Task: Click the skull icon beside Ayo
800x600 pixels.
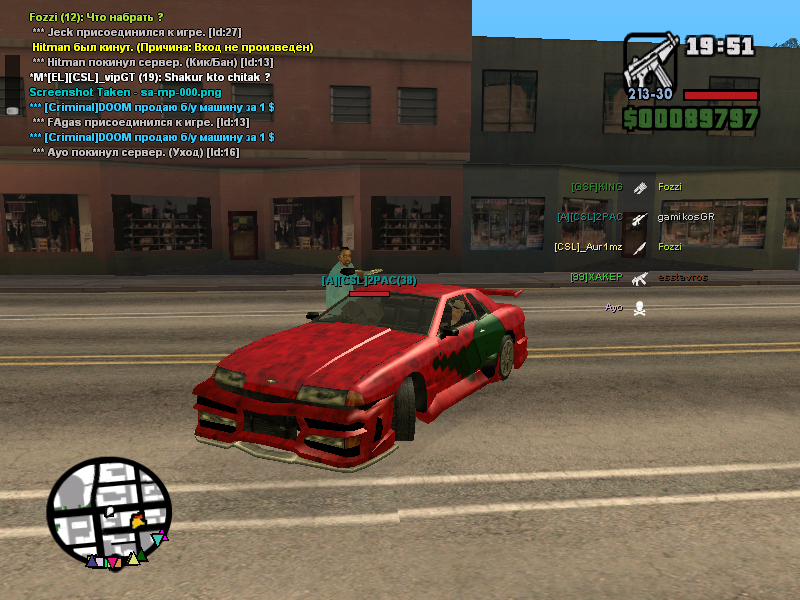Action: pyautogui.click(x=640, y=308)
